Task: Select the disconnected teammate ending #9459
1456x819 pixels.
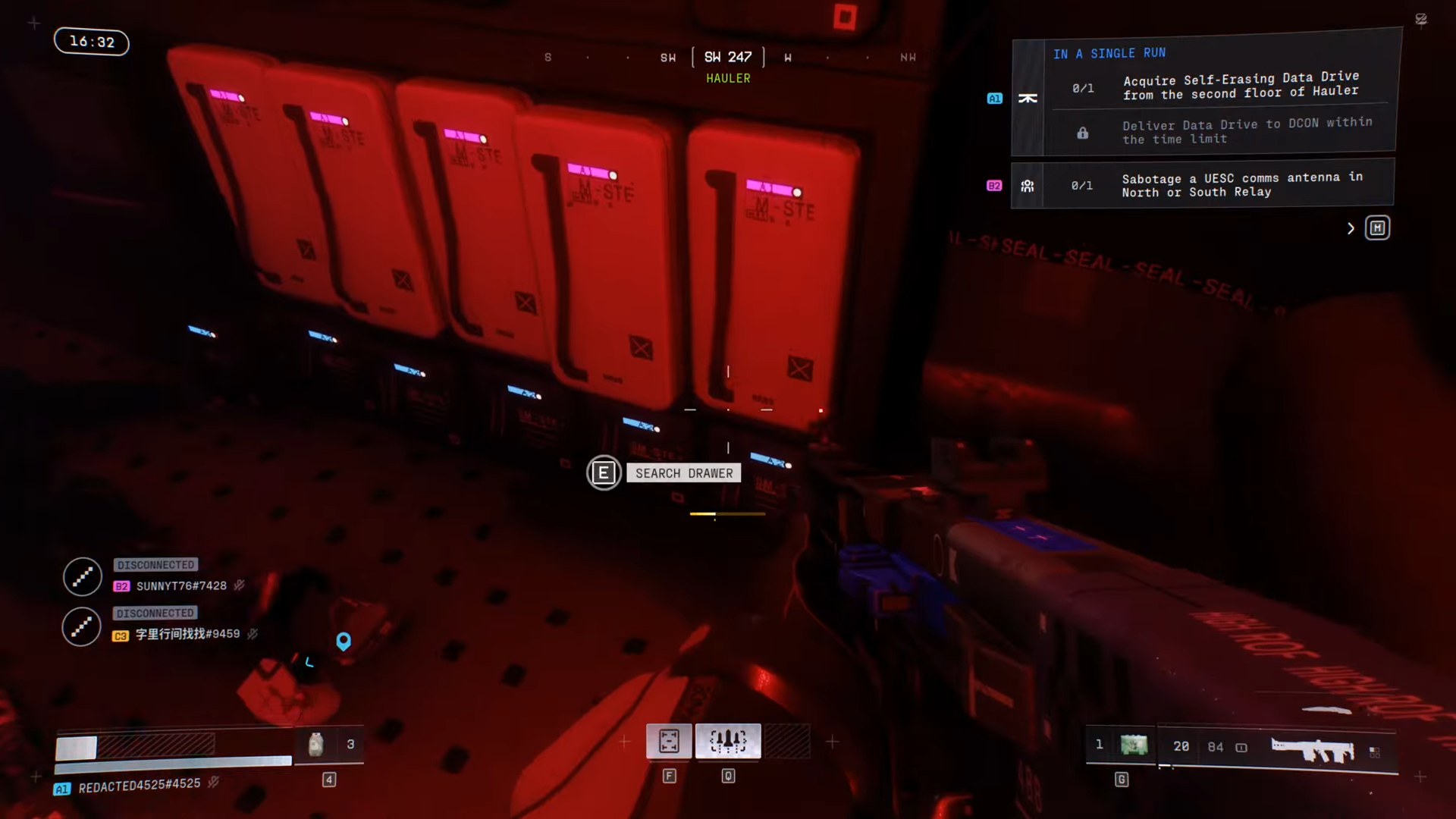Action: (187, 635)
